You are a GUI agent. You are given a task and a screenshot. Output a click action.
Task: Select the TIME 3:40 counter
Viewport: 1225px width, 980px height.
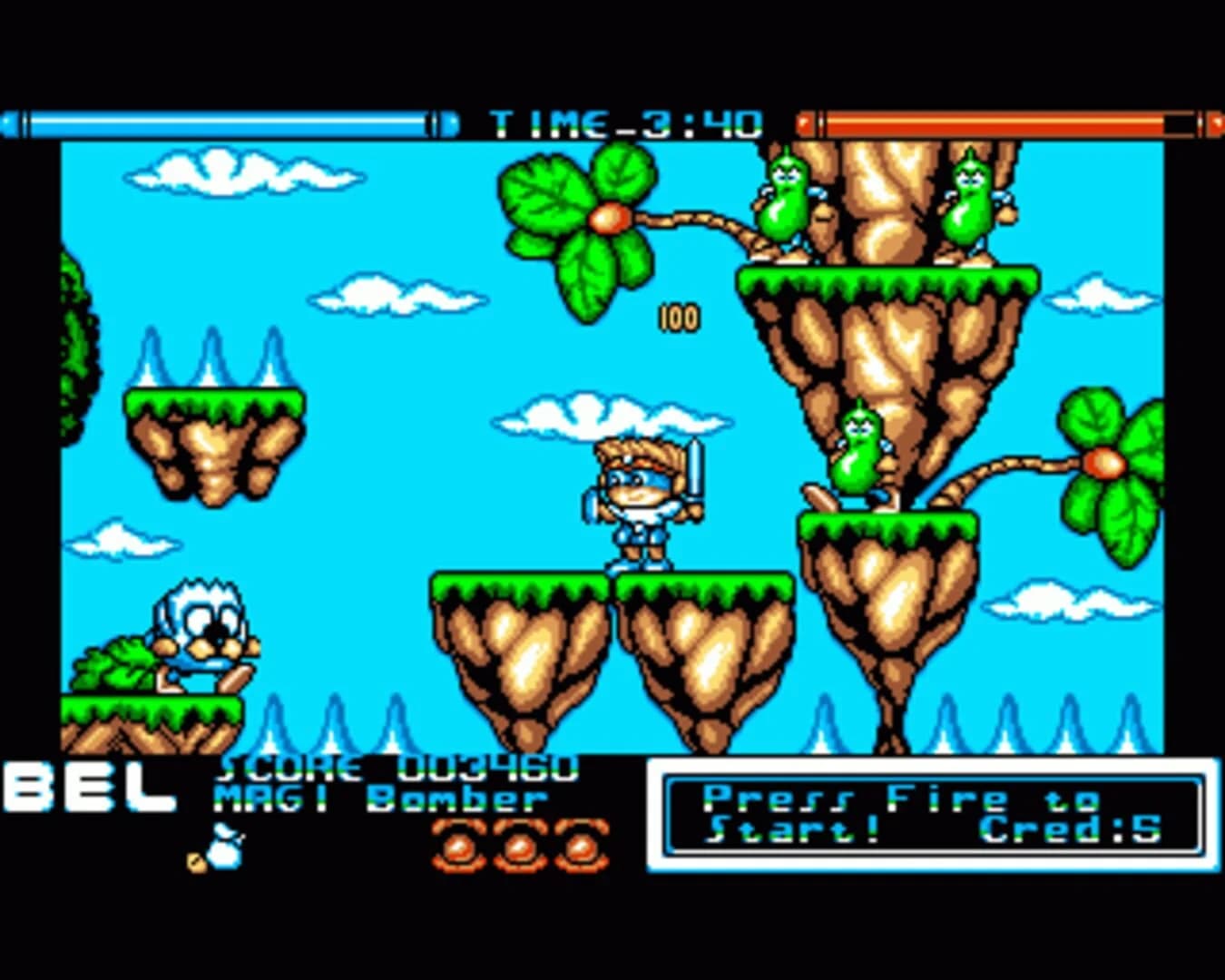(x=626, y=120)
